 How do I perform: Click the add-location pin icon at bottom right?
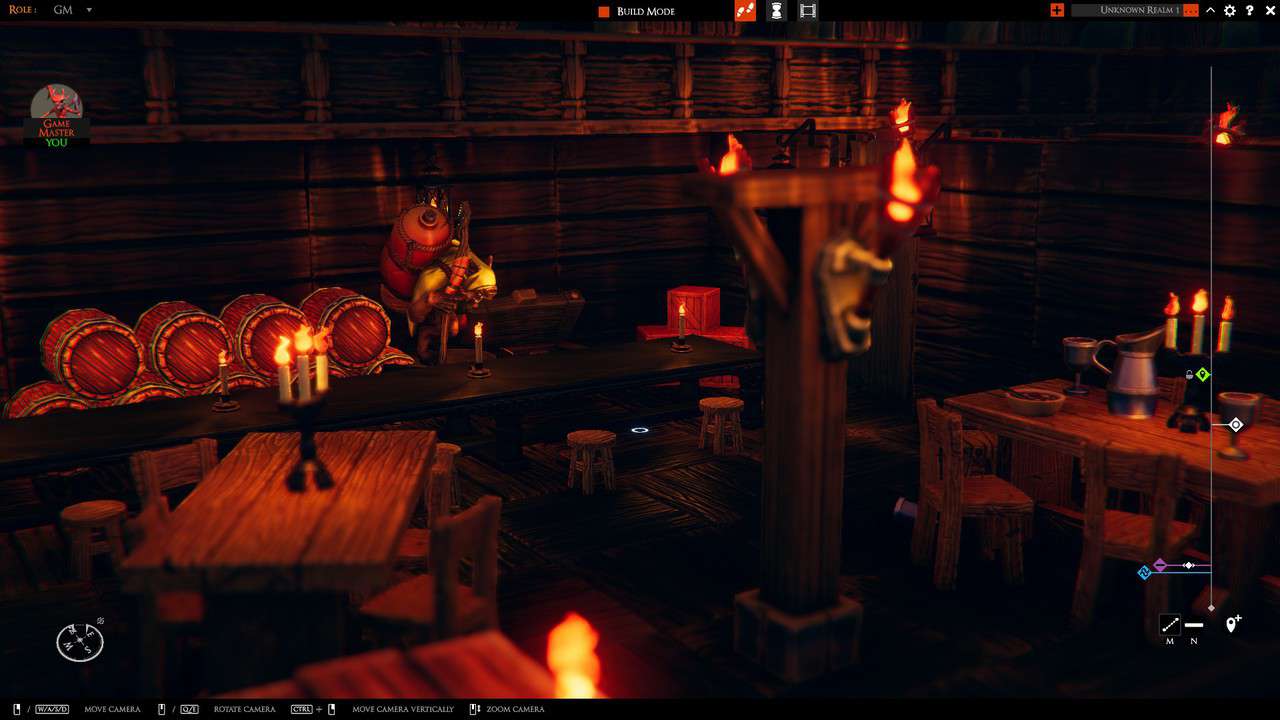[1231, 624]
